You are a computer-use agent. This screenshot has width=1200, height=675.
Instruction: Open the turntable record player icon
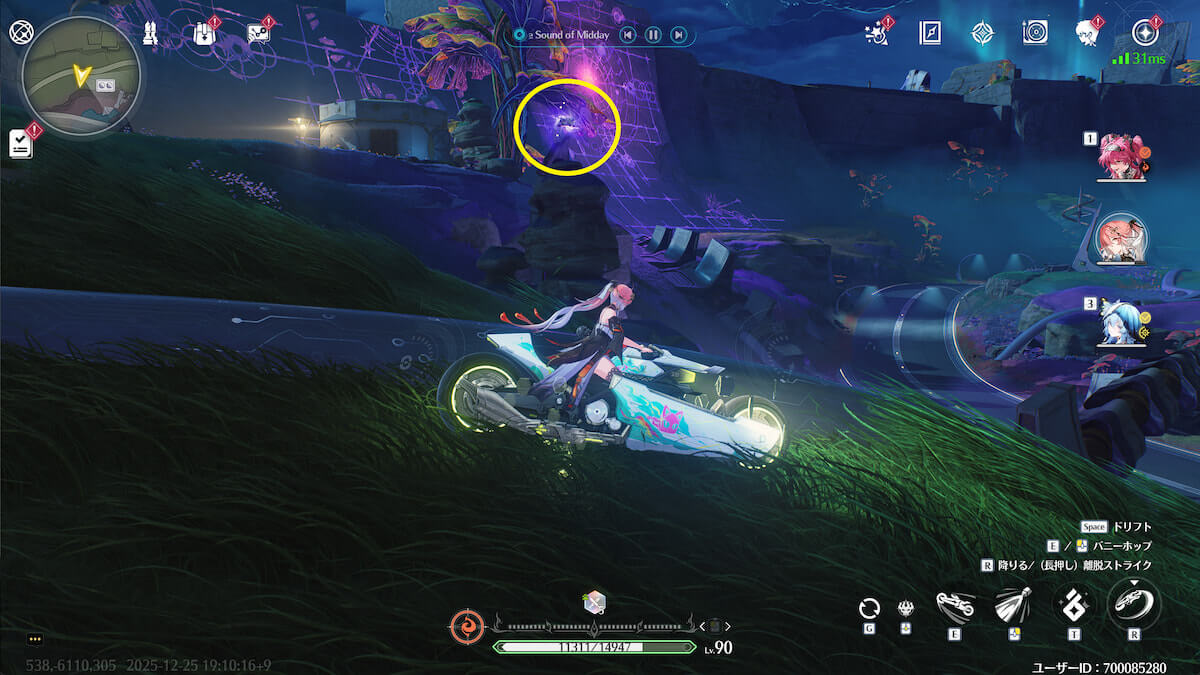pos(1035,33)
